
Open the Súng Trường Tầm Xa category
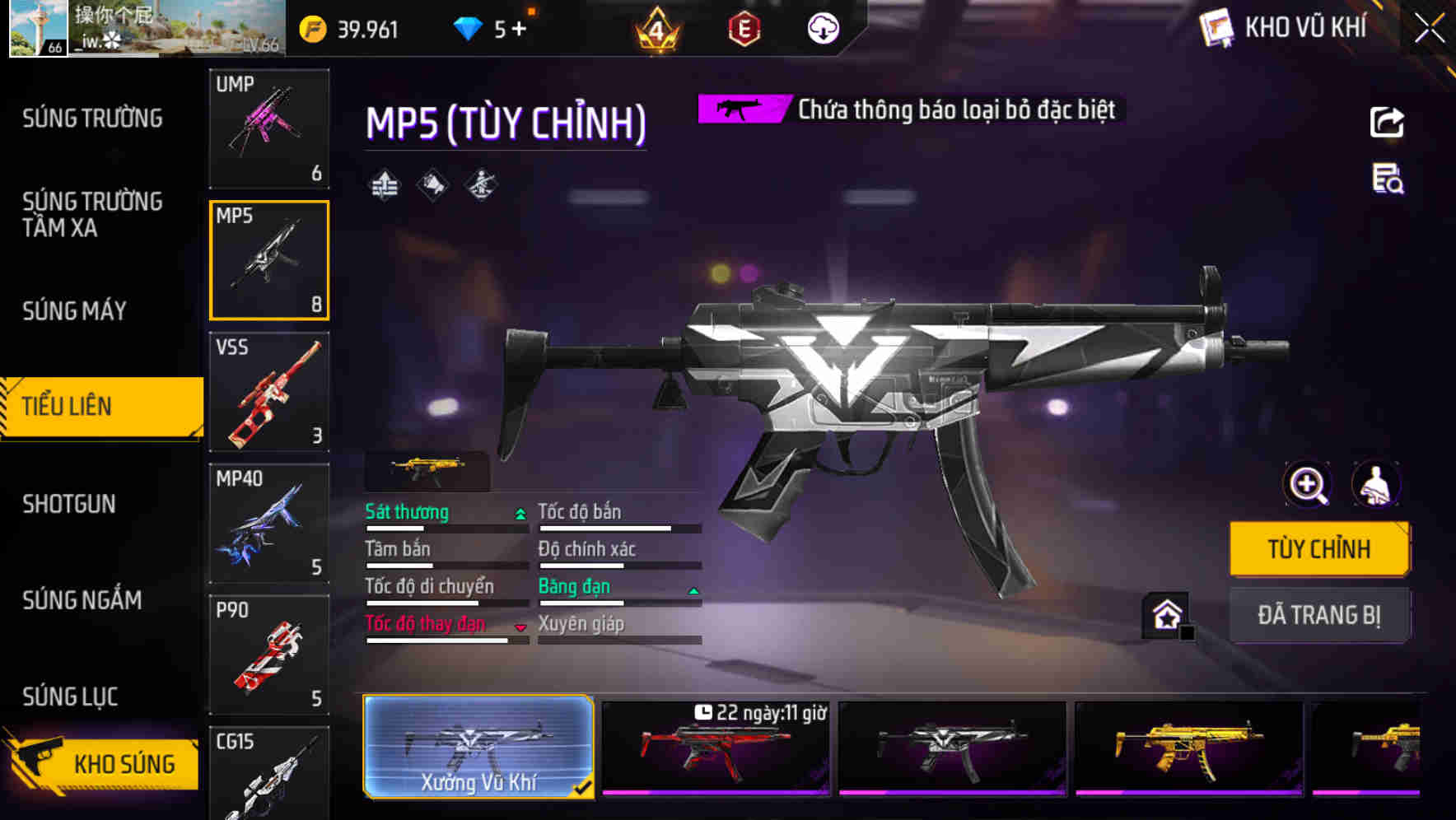click(92, 214)
